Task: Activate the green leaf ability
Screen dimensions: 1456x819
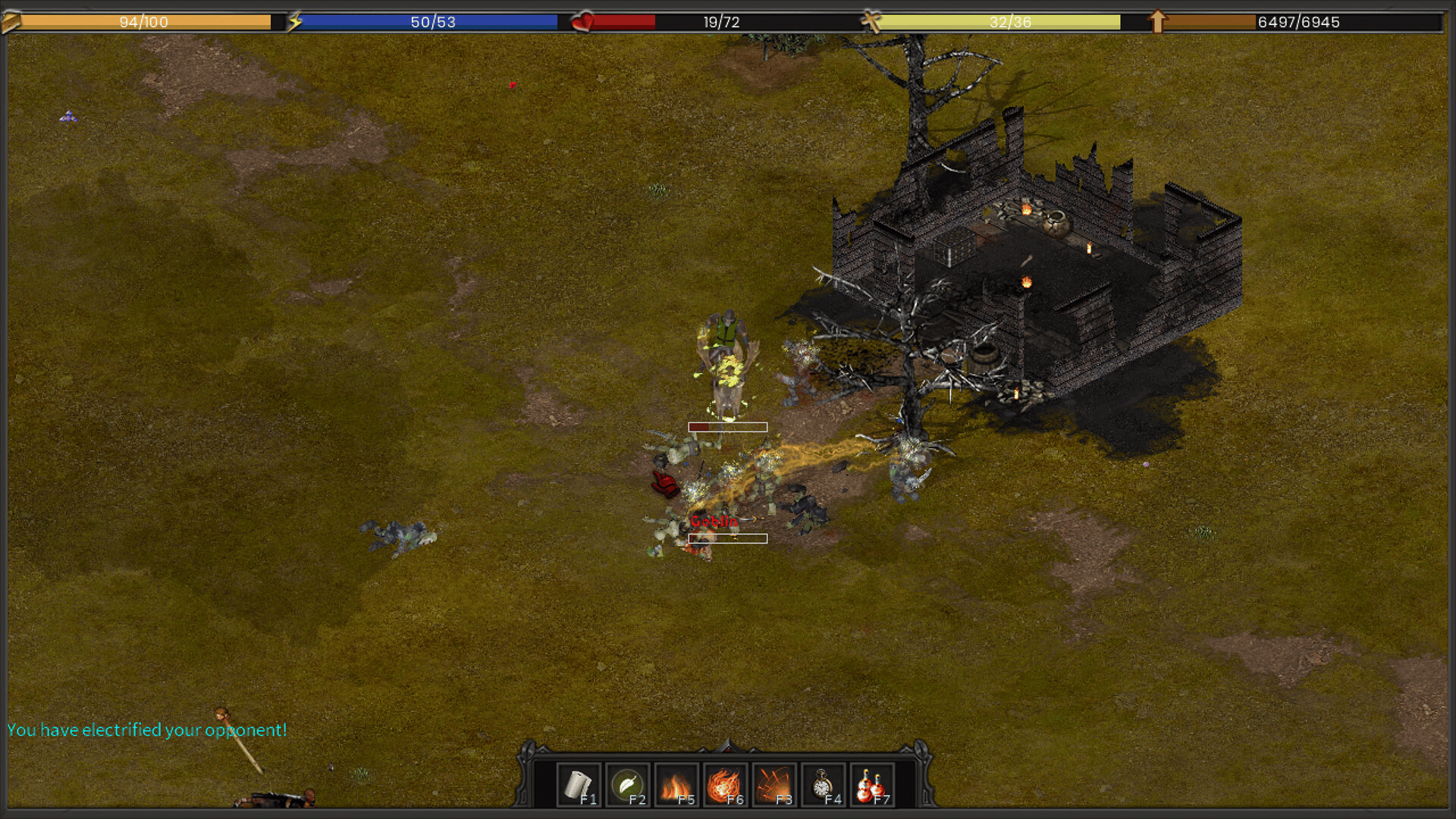Action: click(627, 785)
